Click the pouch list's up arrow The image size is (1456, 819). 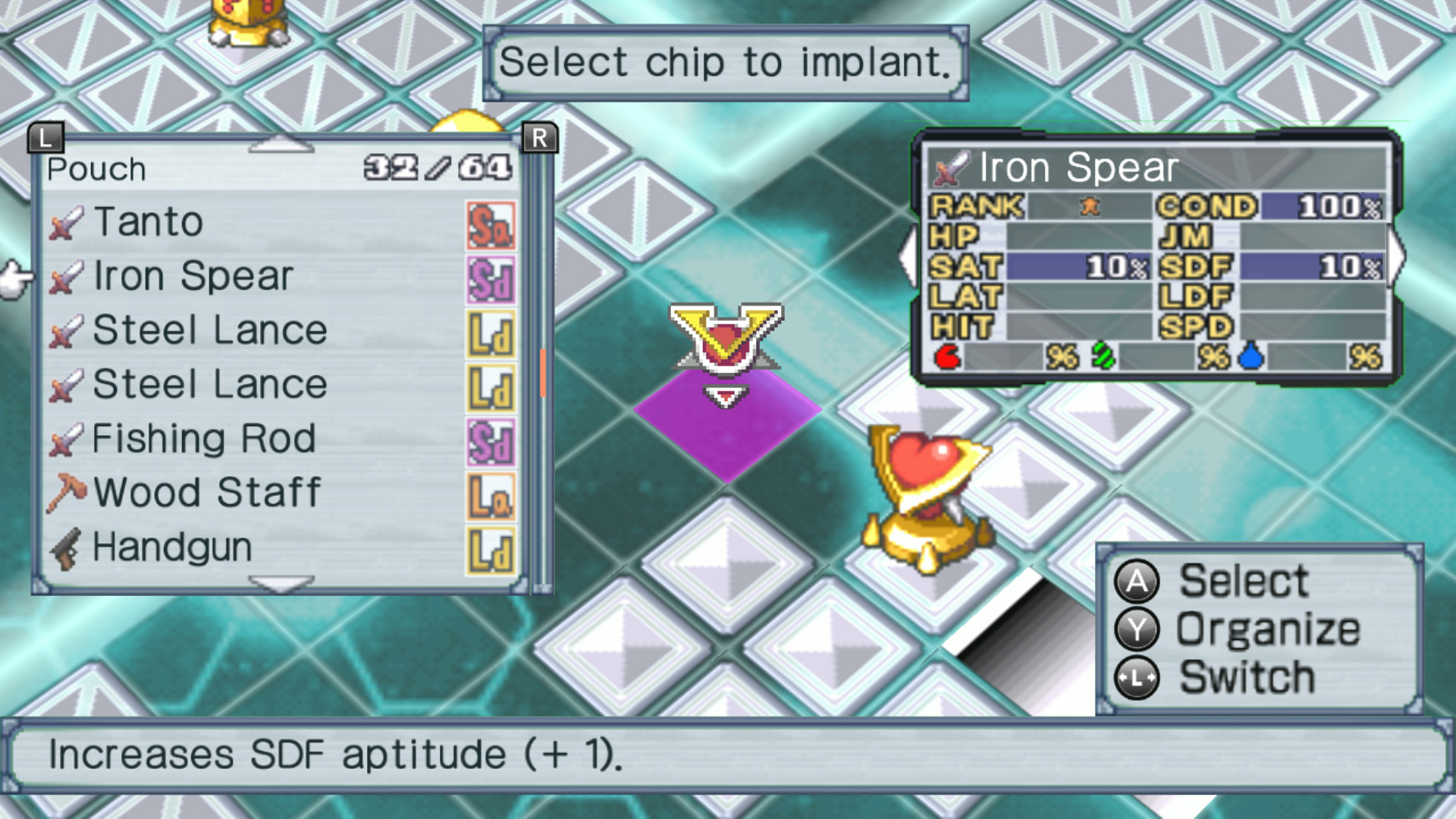(281, 144)
